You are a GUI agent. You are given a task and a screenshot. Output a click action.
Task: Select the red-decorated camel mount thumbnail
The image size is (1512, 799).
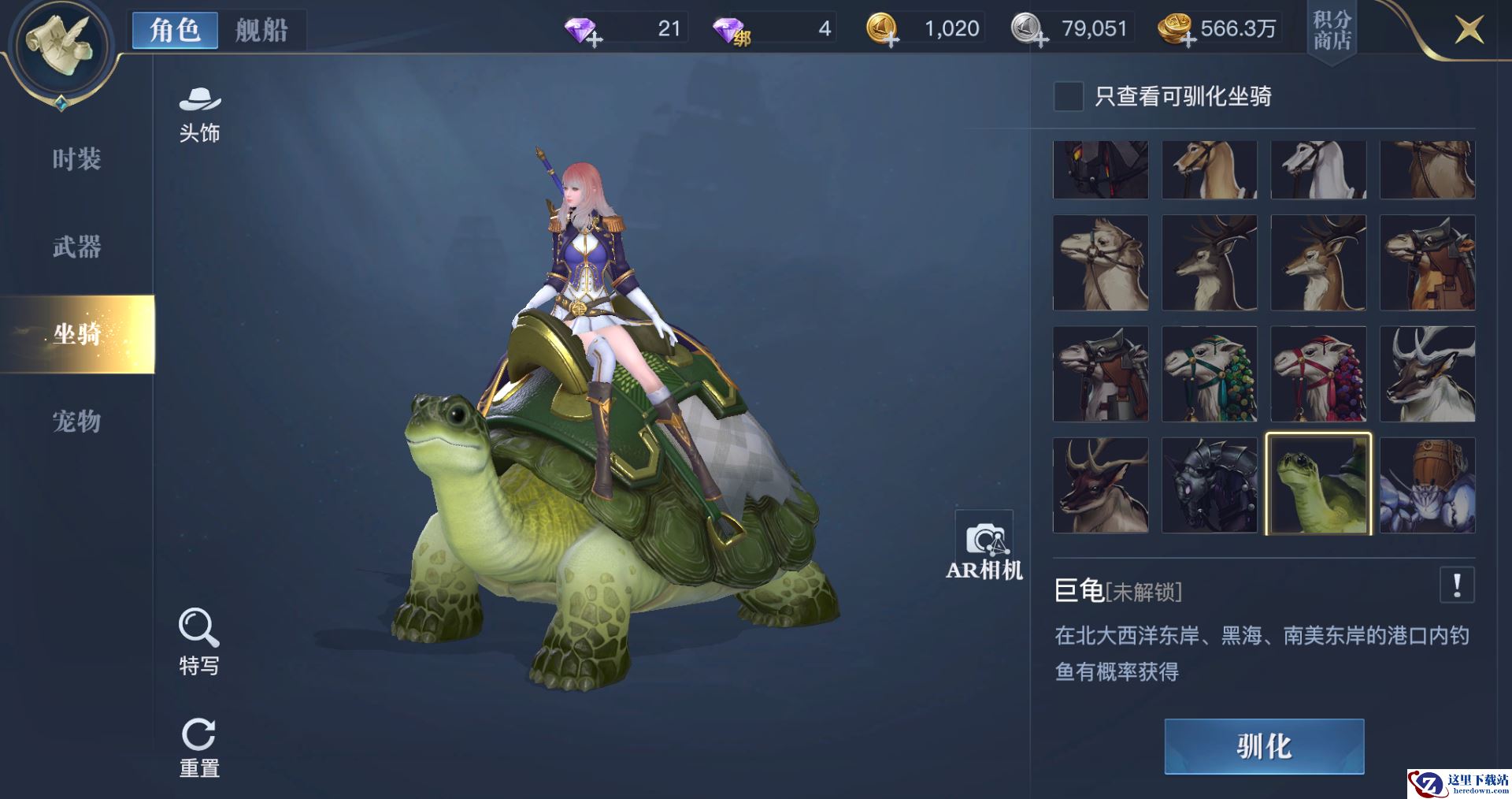click(x=1318, y=374)
